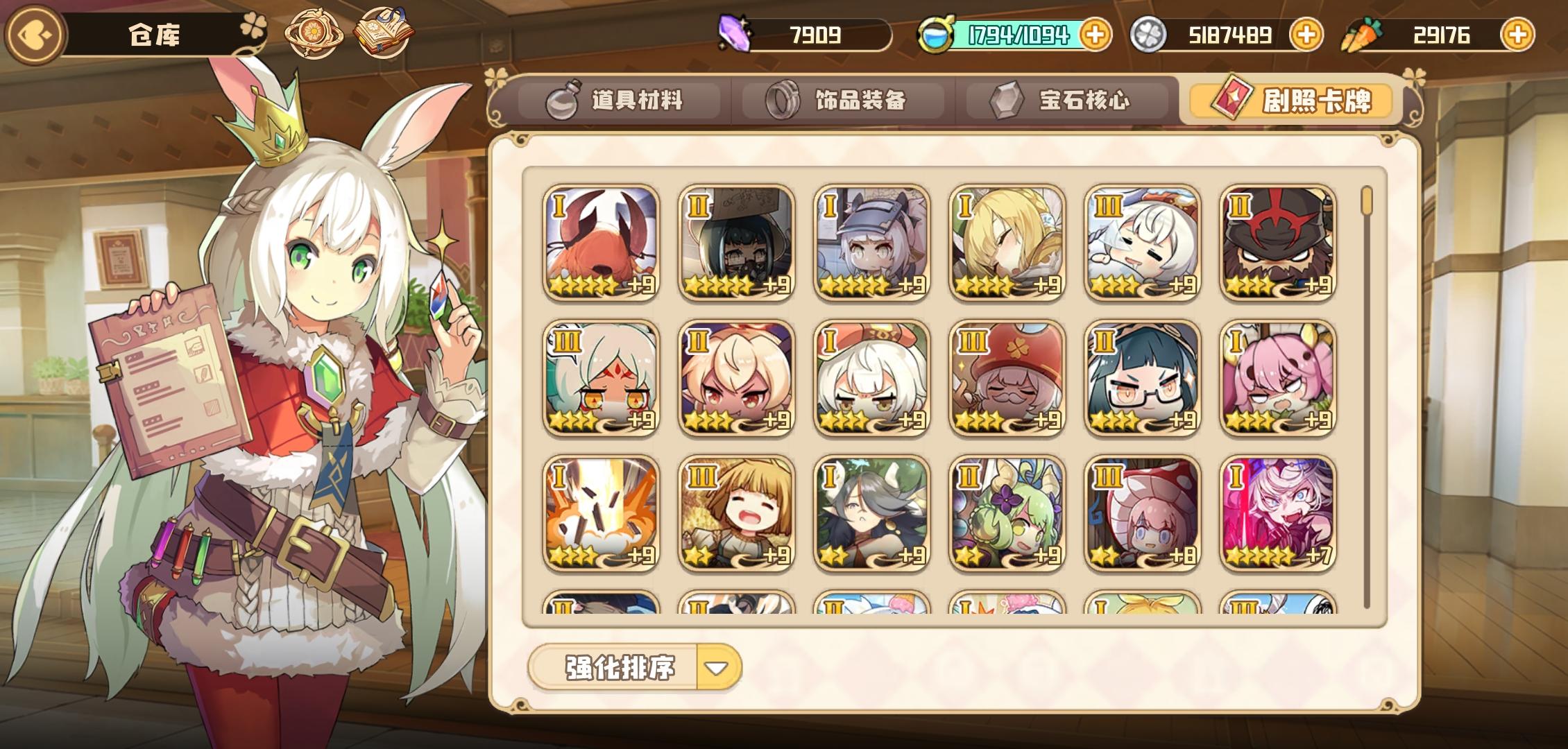Viewport: 1568px width, 749px height.
Task: Click the gem icon on 宝石核心 tab
Action: coord(1007,98)
